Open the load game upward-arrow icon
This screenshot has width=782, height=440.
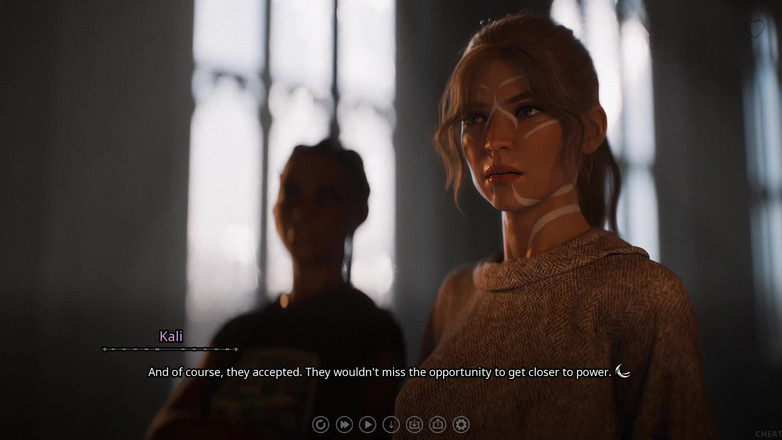click(438, 425)
